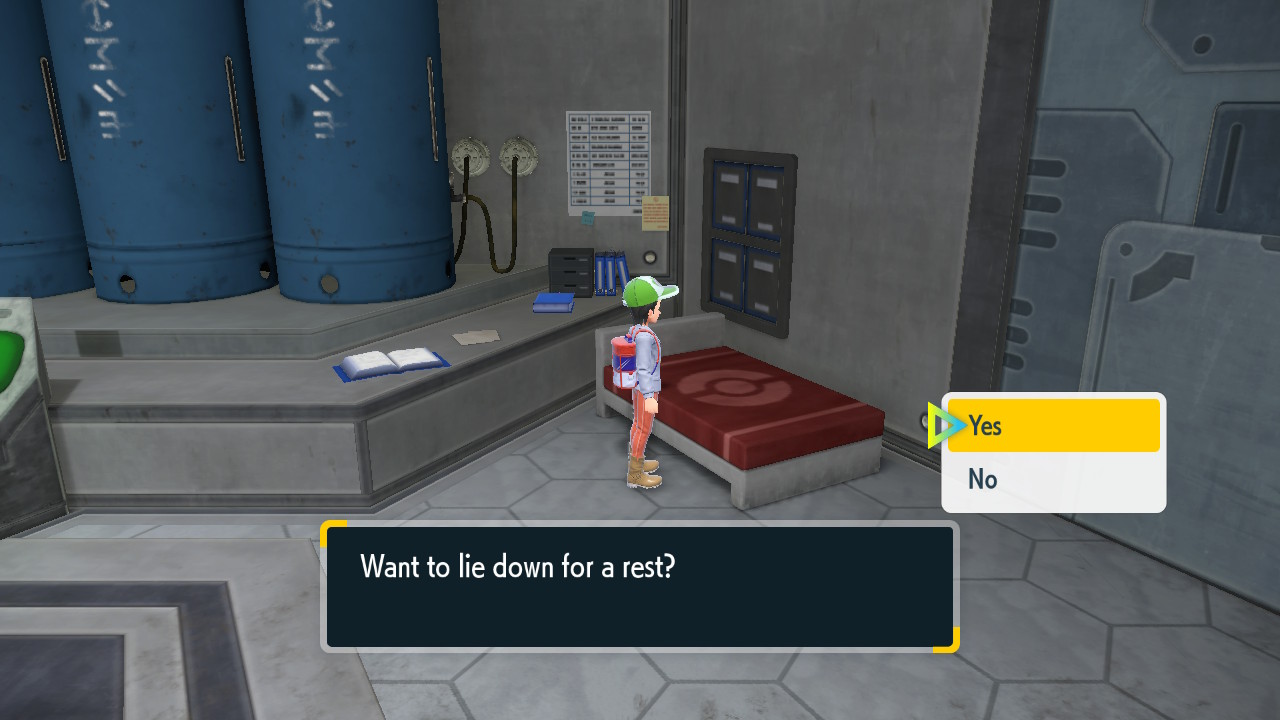Choose Yes to lie down and rest
The width and height of the screenshot is (1280, 720).
coord(1052,426)
